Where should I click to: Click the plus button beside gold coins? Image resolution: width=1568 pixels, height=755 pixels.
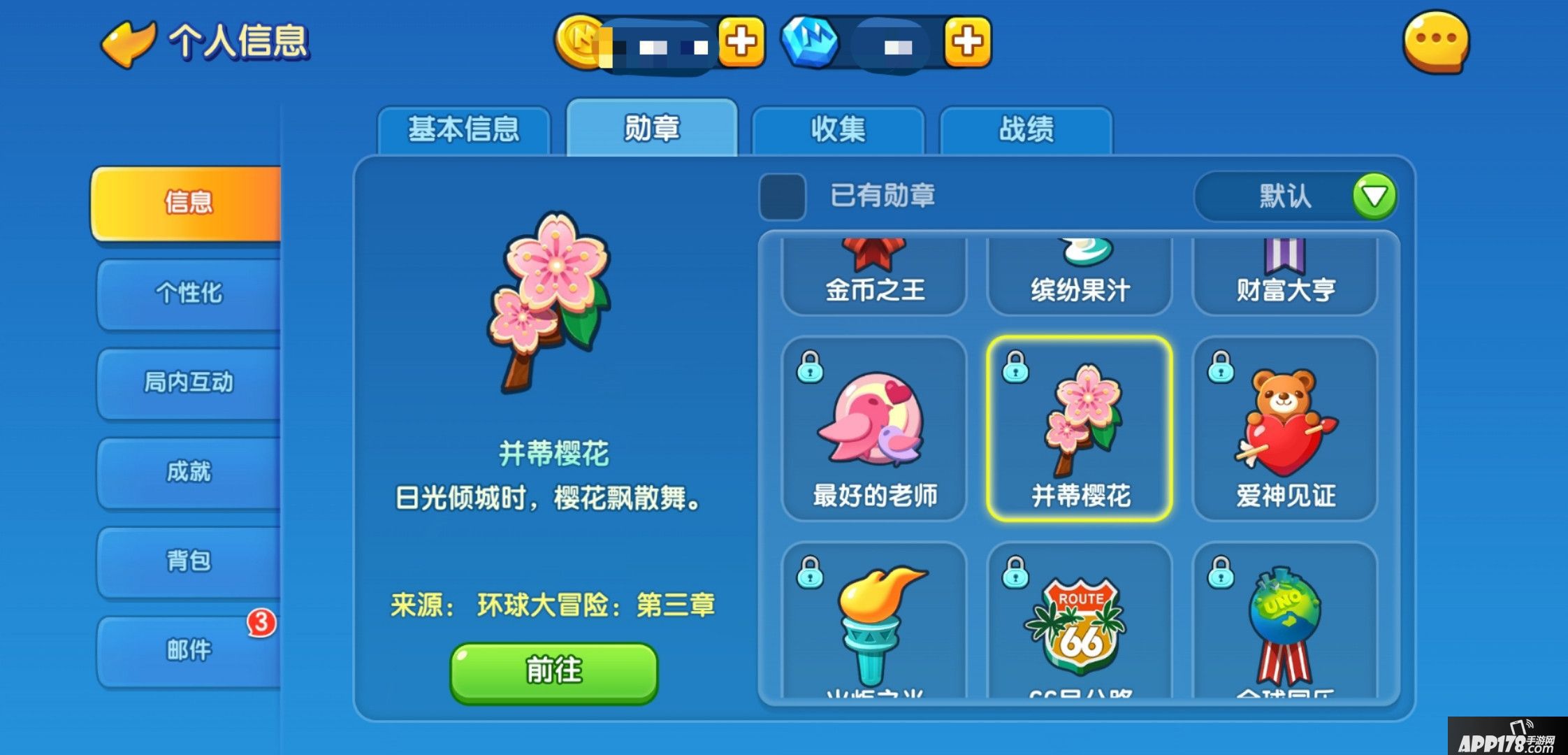742,43
